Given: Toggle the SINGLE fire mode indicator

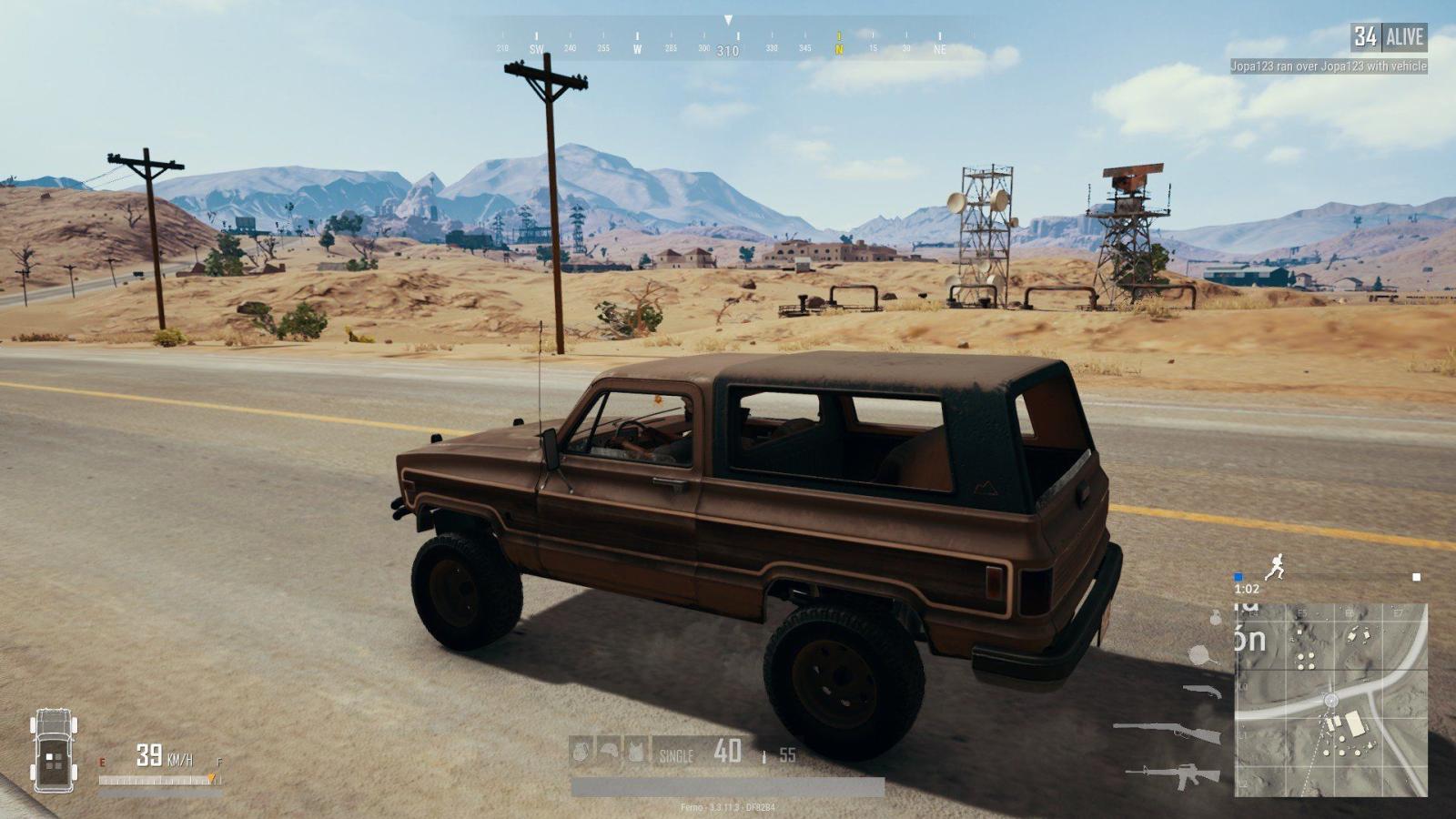Looking at the screenshot, I should coord(676,755).
